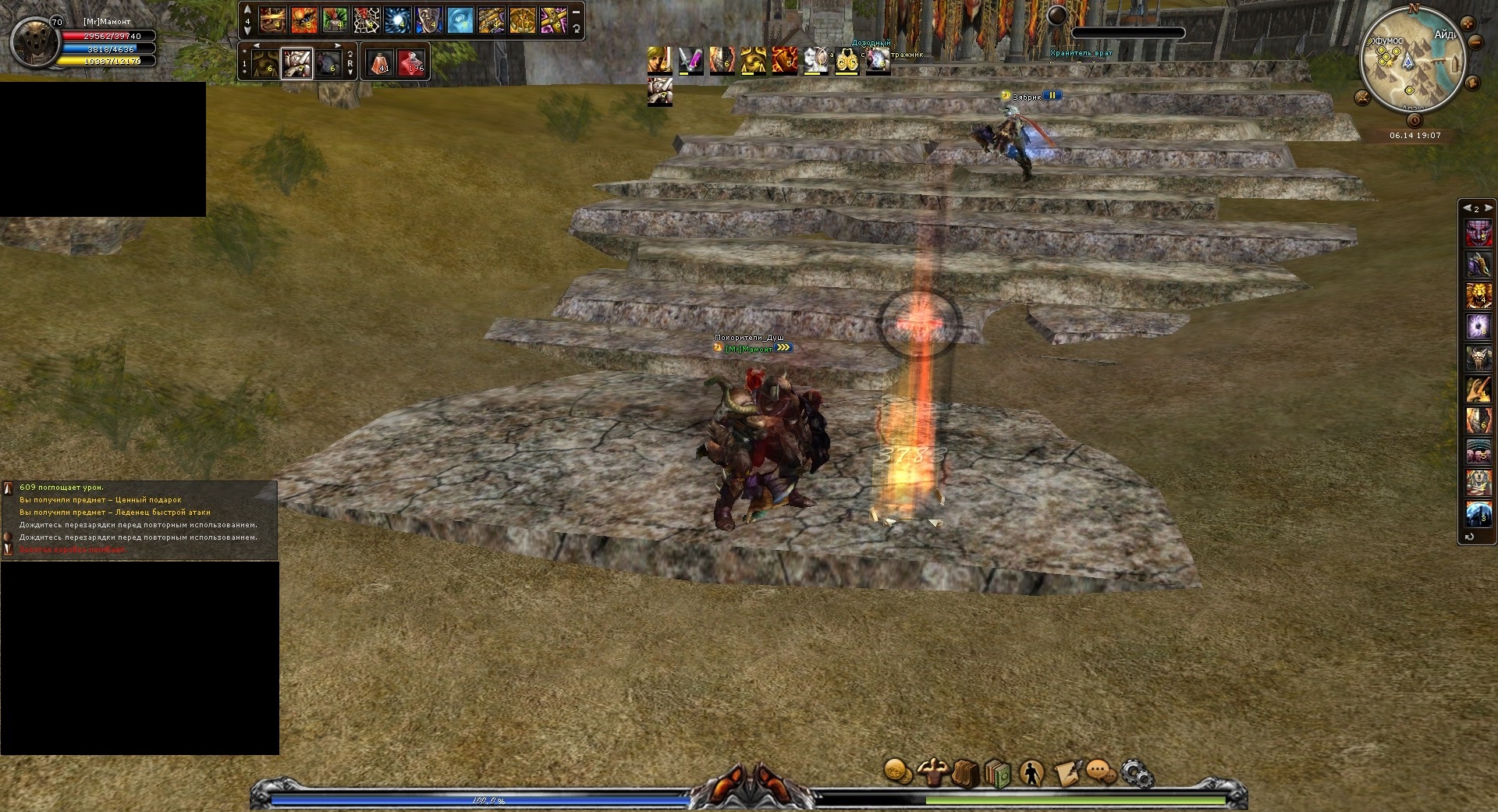The height and width of the screenshot is (812, 1498).
Task: Click the crossed swords button by minimap
Action: click(x=1362, y=98)
